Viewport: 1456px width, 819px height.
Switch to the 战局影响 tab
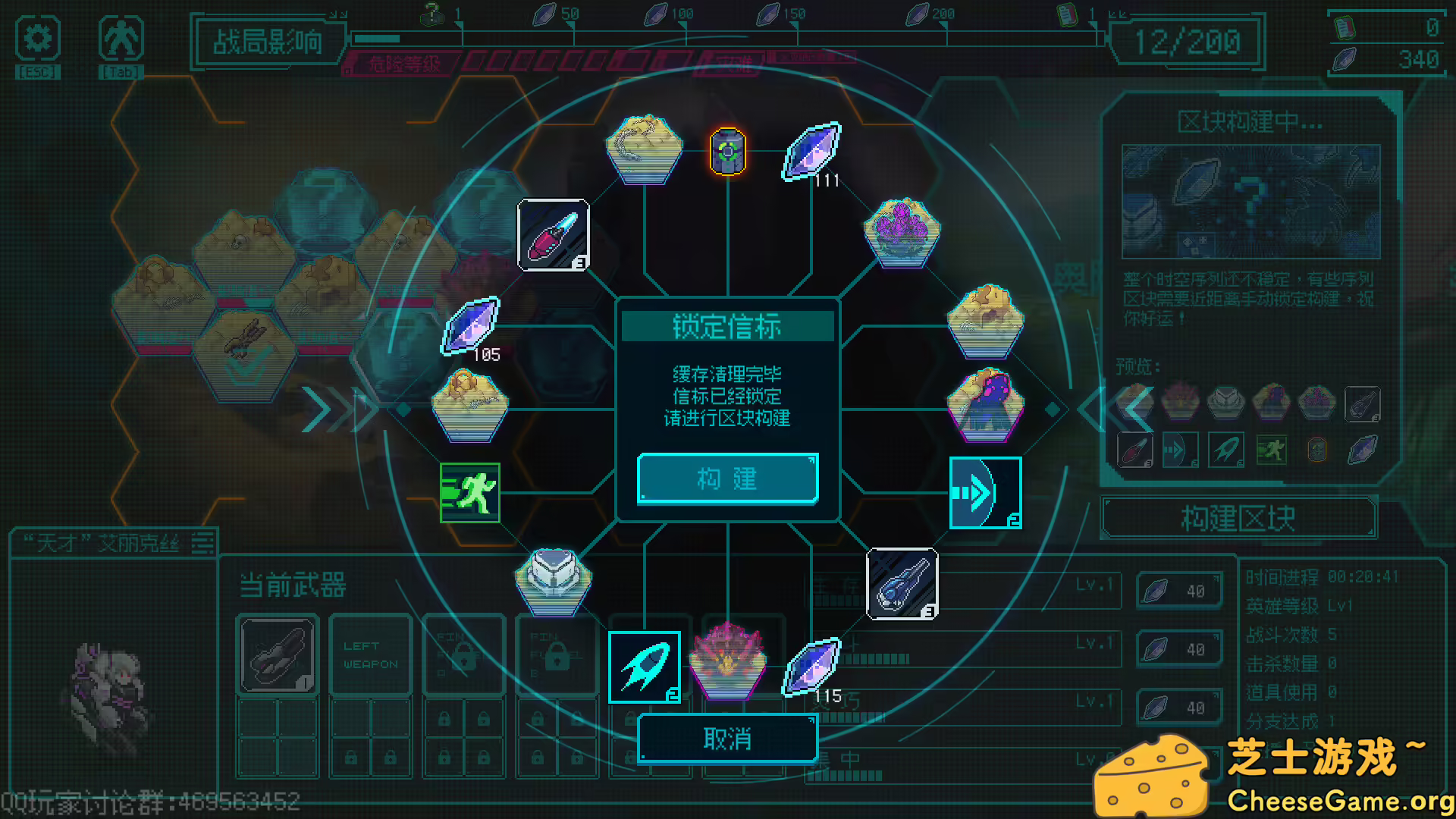click(267, 43)
